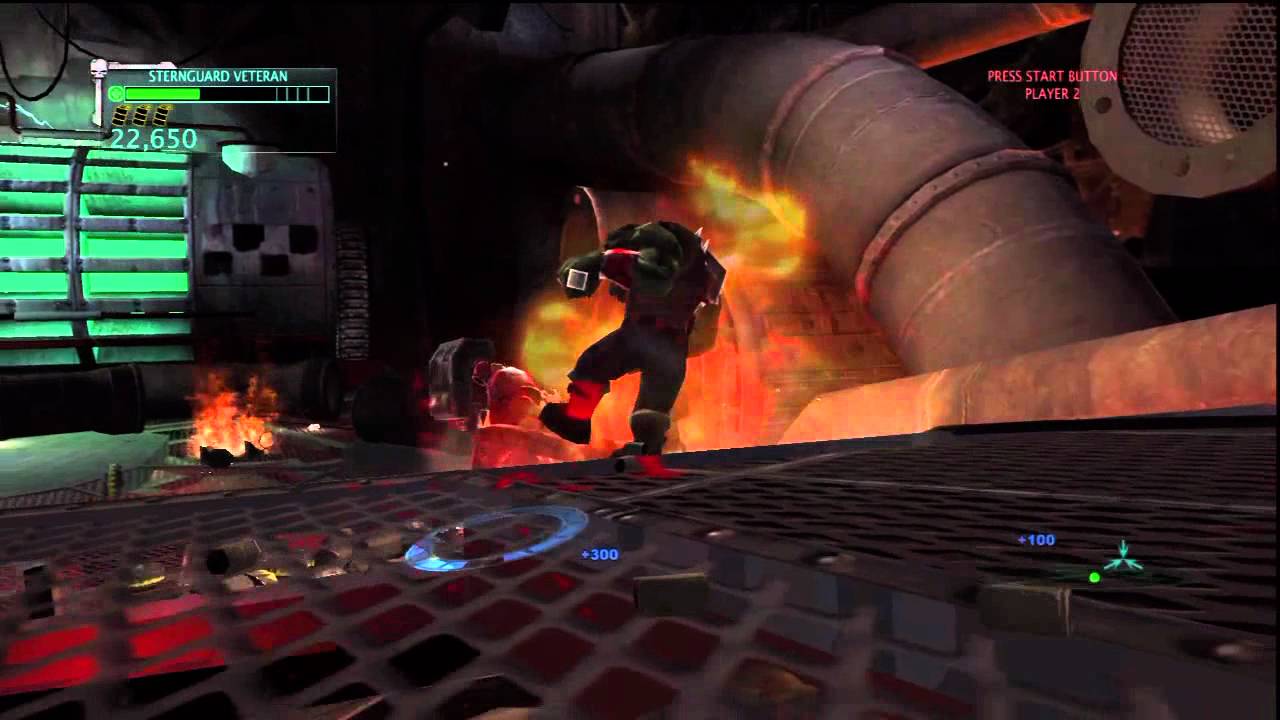Click the green circular icon beside the health bar
Screen dimensions: 1280x720
[x=114, y=91]
